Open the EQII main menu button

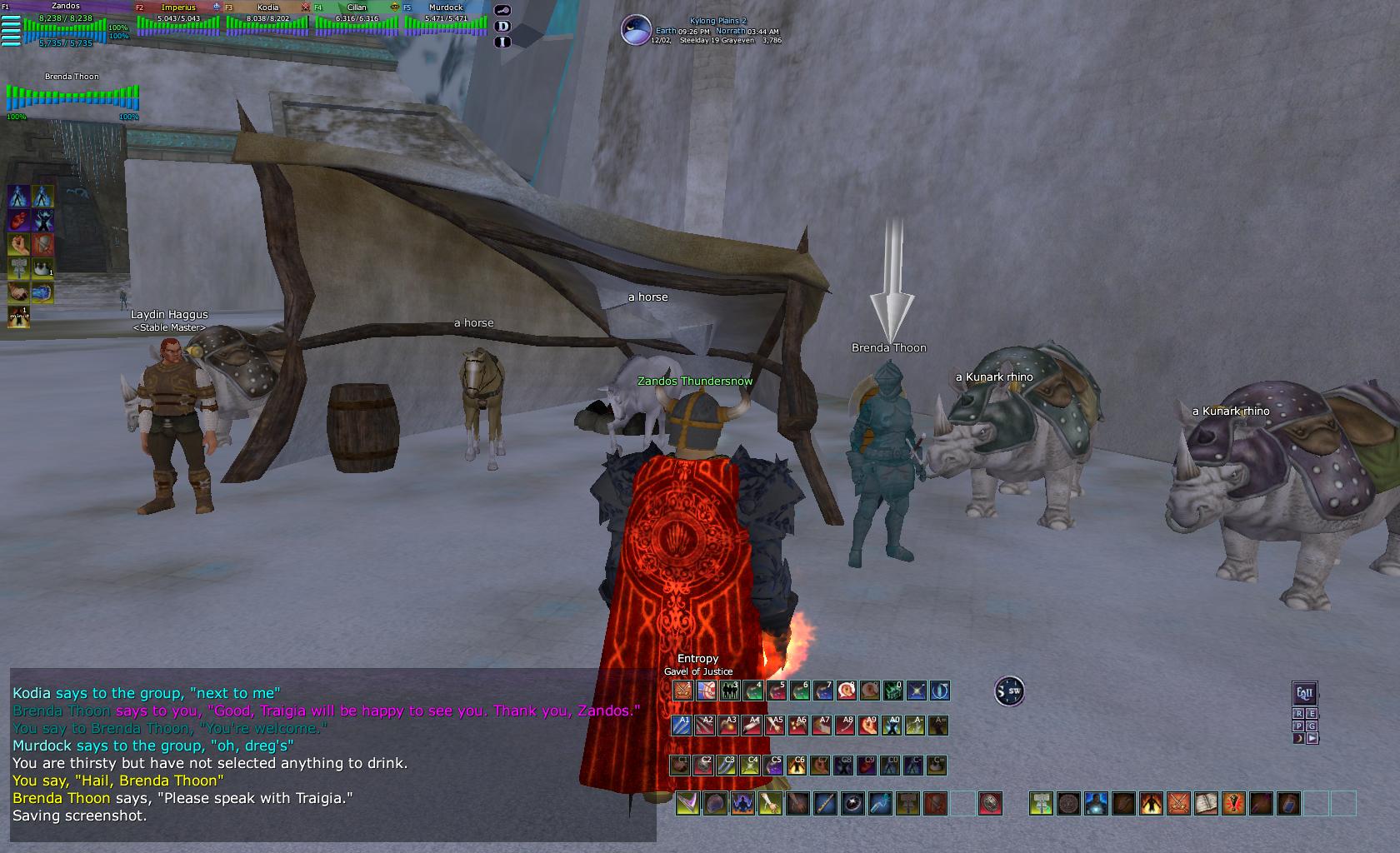click(1304, 693)
